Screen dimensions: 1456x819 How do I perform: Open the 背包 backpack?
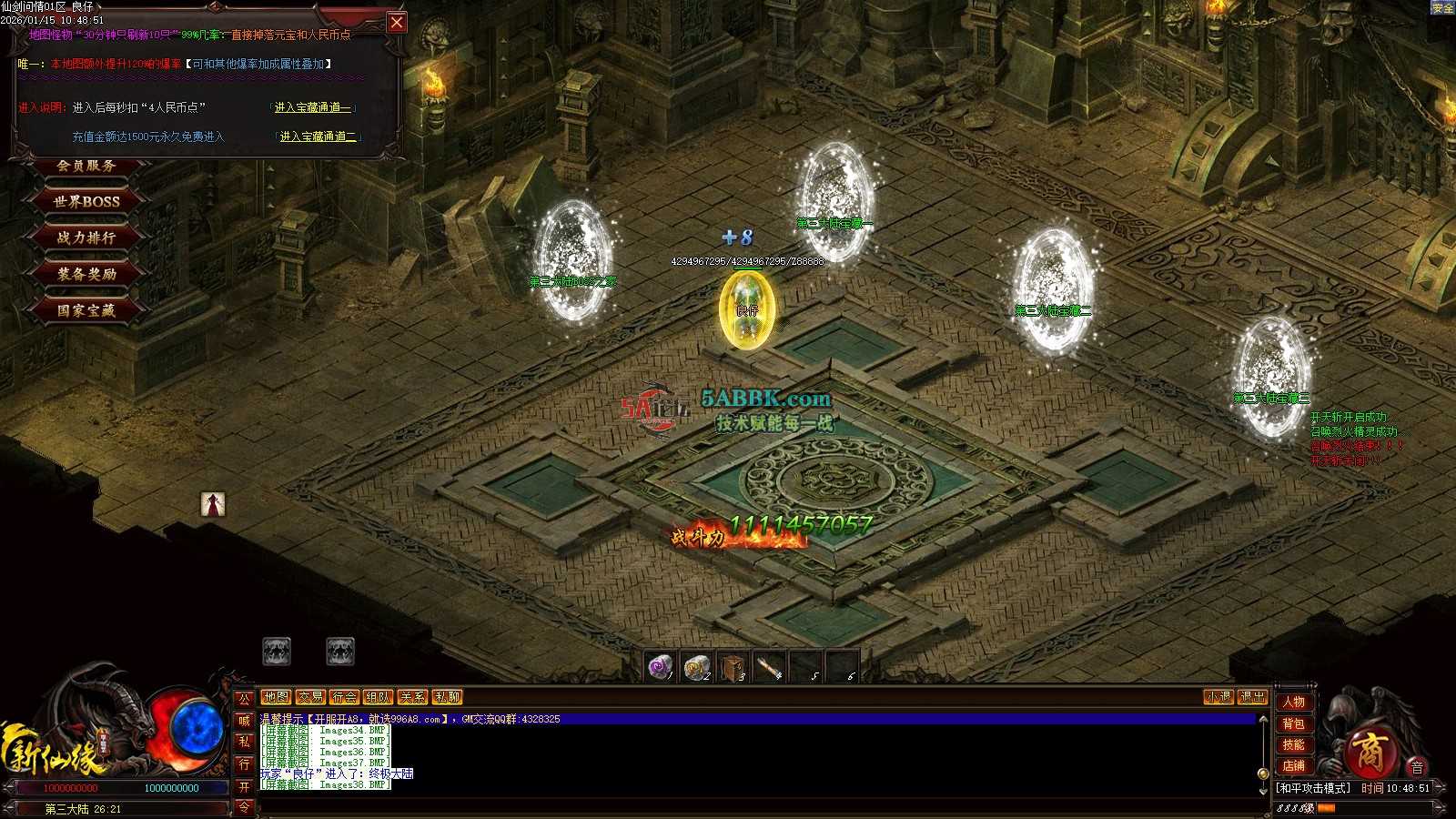pyautogui.click(x=1293, y=723)
